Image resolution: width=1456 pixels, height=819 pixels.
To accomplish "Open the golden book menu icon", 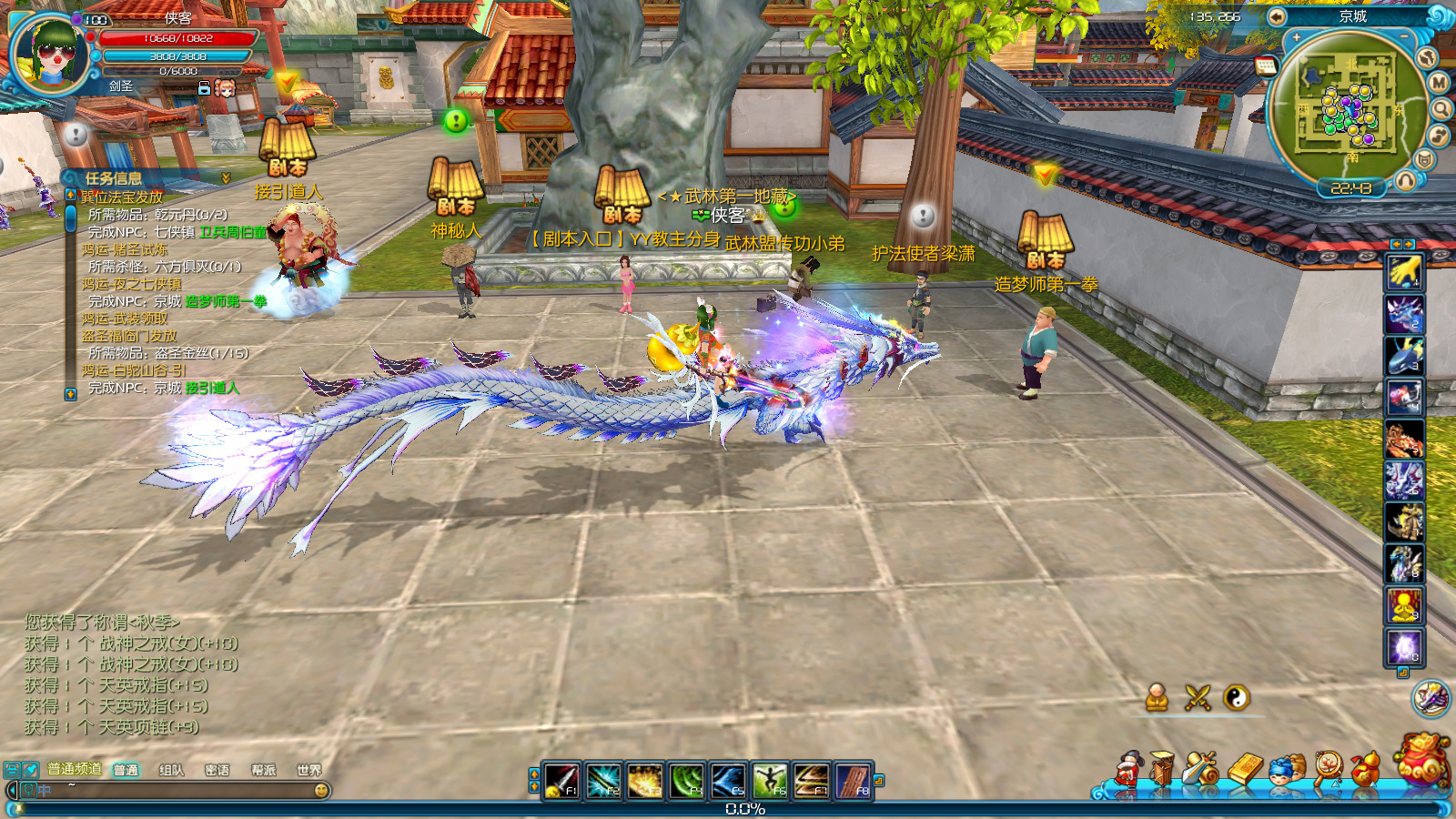I will pyautogui.click(x=1245, y=770).
